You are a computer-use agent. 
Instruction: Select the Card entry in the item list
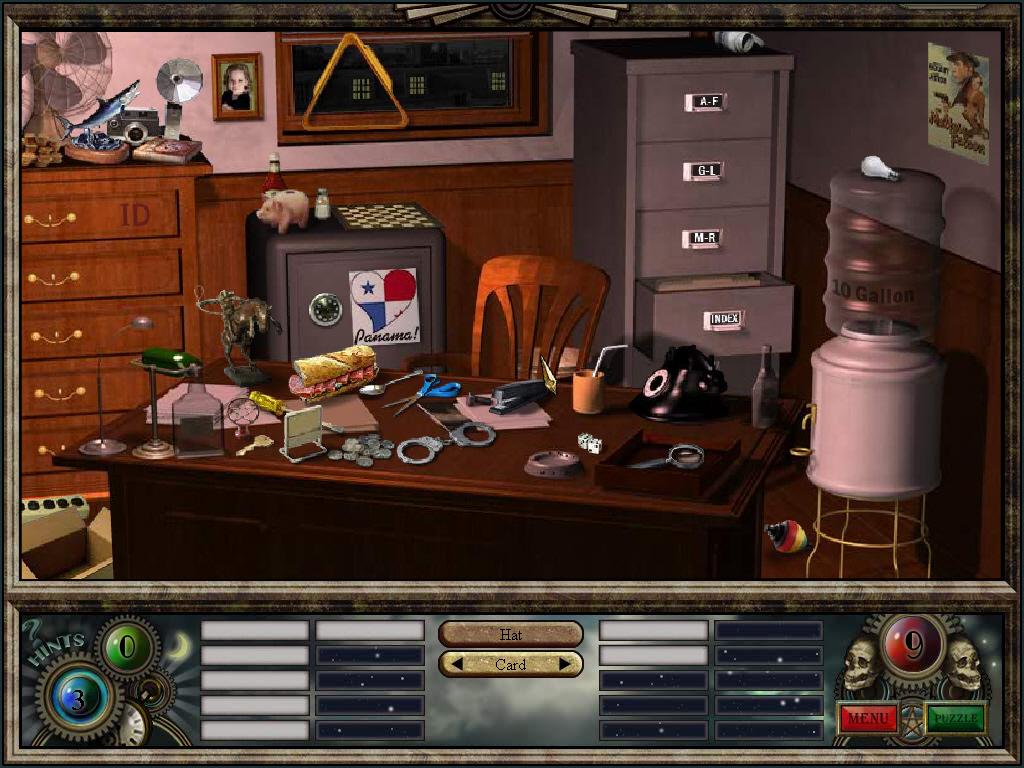510,664
